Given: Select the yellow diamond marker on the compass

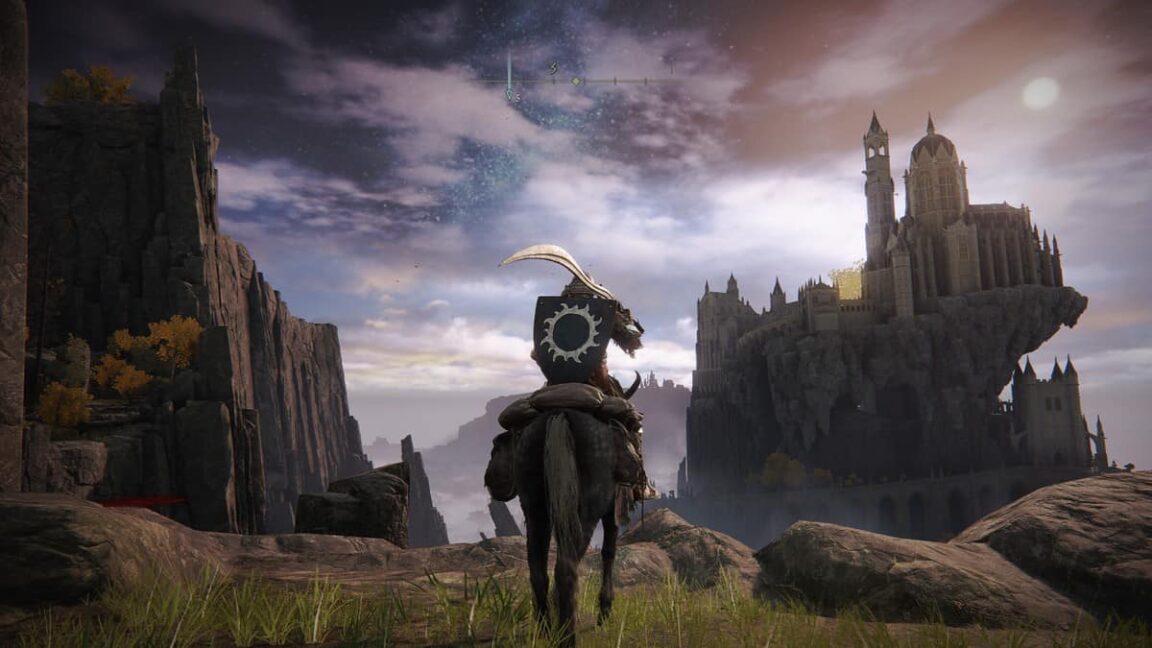Looking at the screenshot, I should (576, 81).
